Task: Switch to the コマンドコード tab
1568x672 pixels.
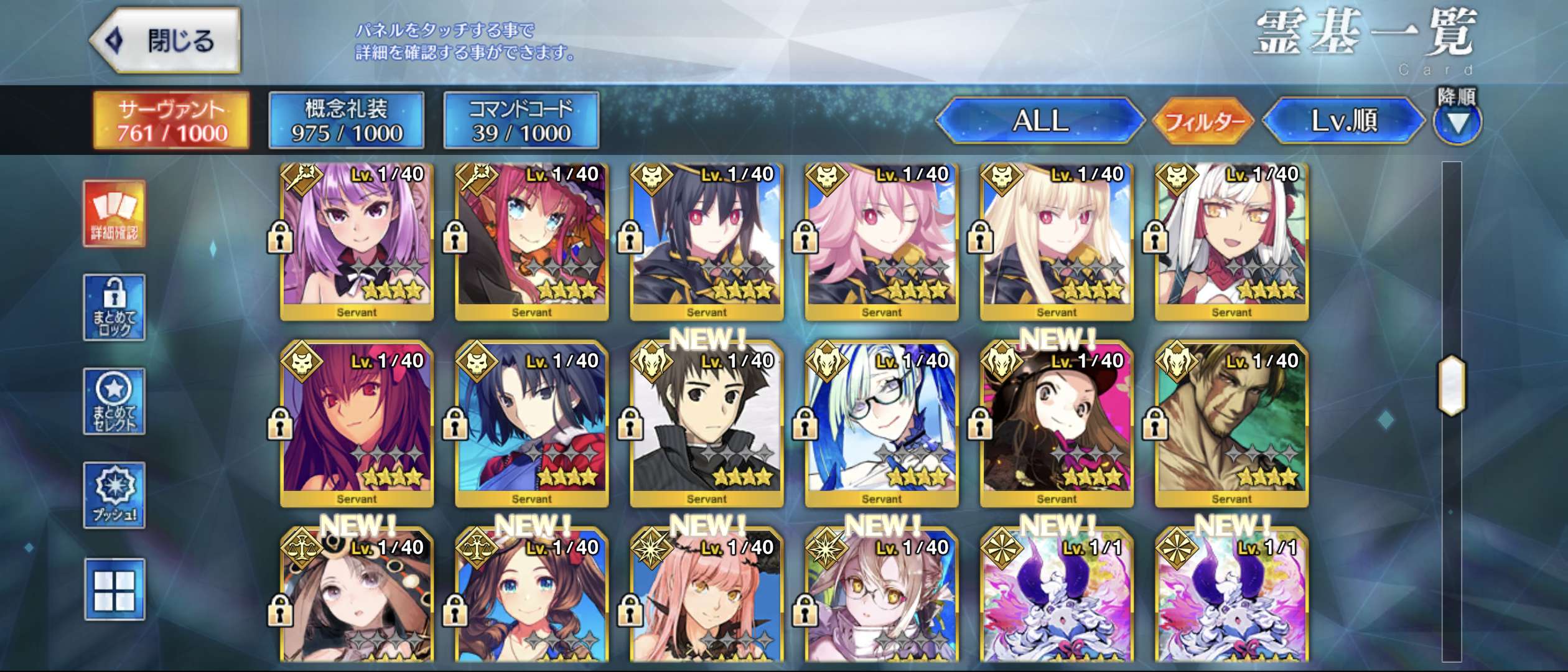Action: 521,121
